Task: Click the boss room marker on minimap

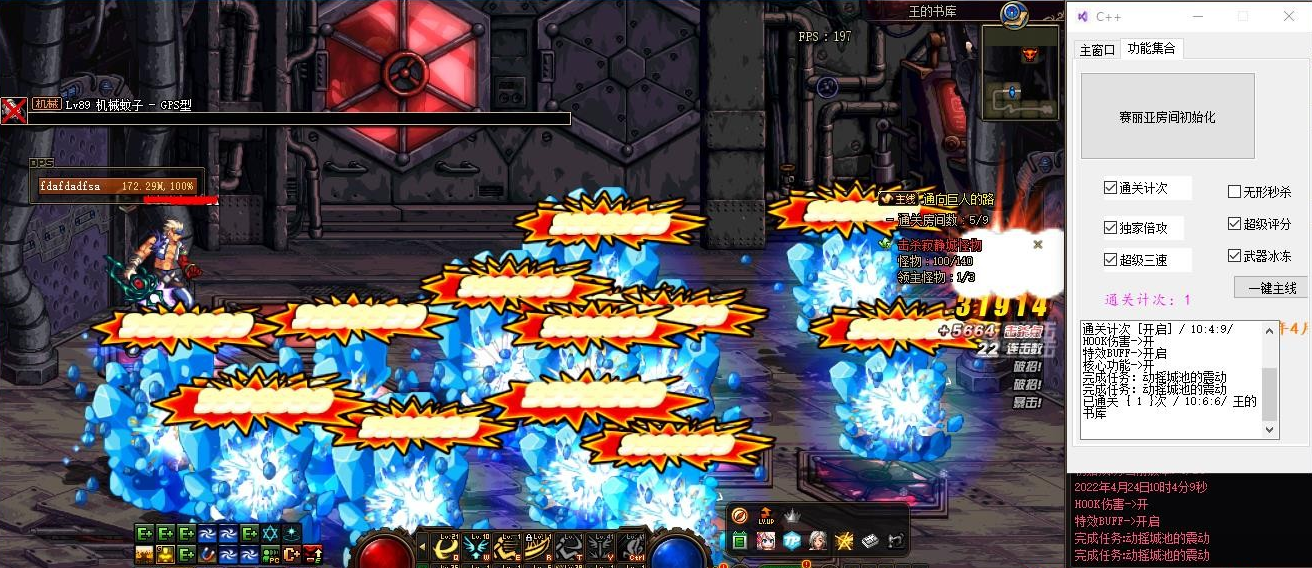Action: coord(1030,54)
